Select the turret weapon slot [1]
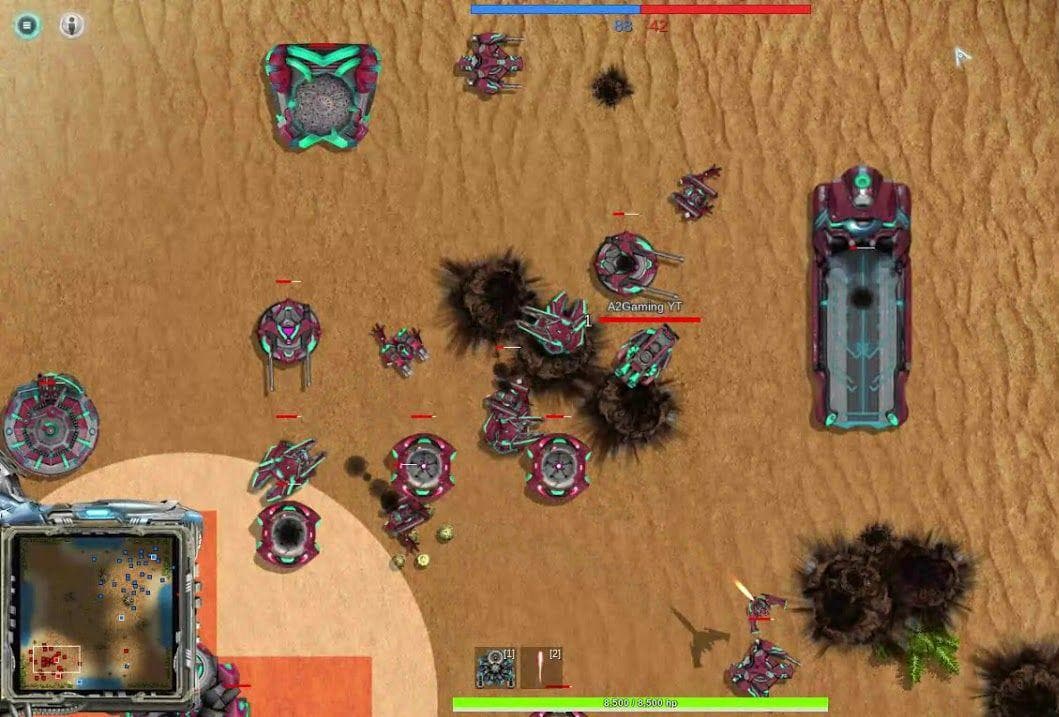 point(495,667)
